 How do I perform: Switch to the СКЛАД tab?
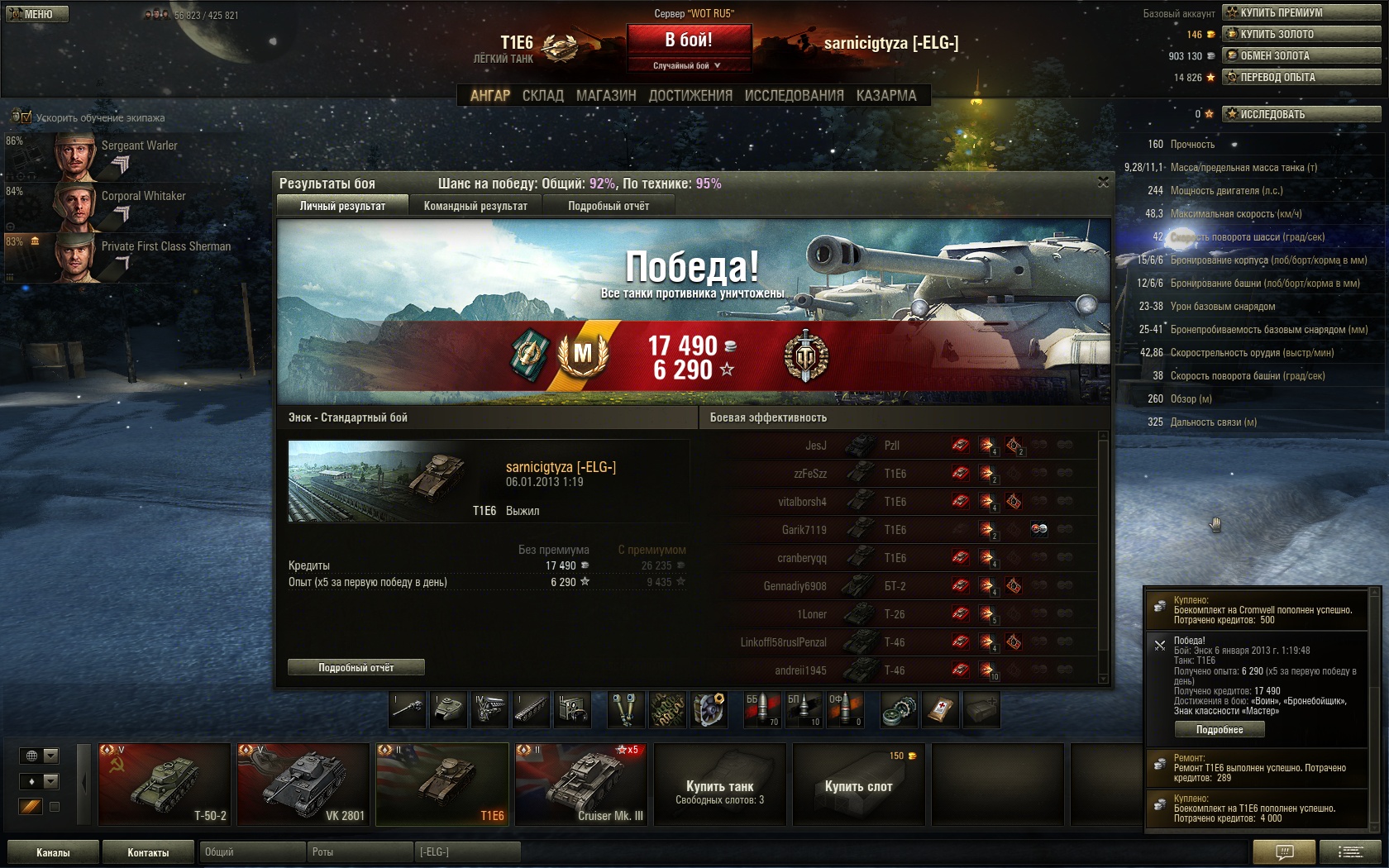(x=542, y=96)
